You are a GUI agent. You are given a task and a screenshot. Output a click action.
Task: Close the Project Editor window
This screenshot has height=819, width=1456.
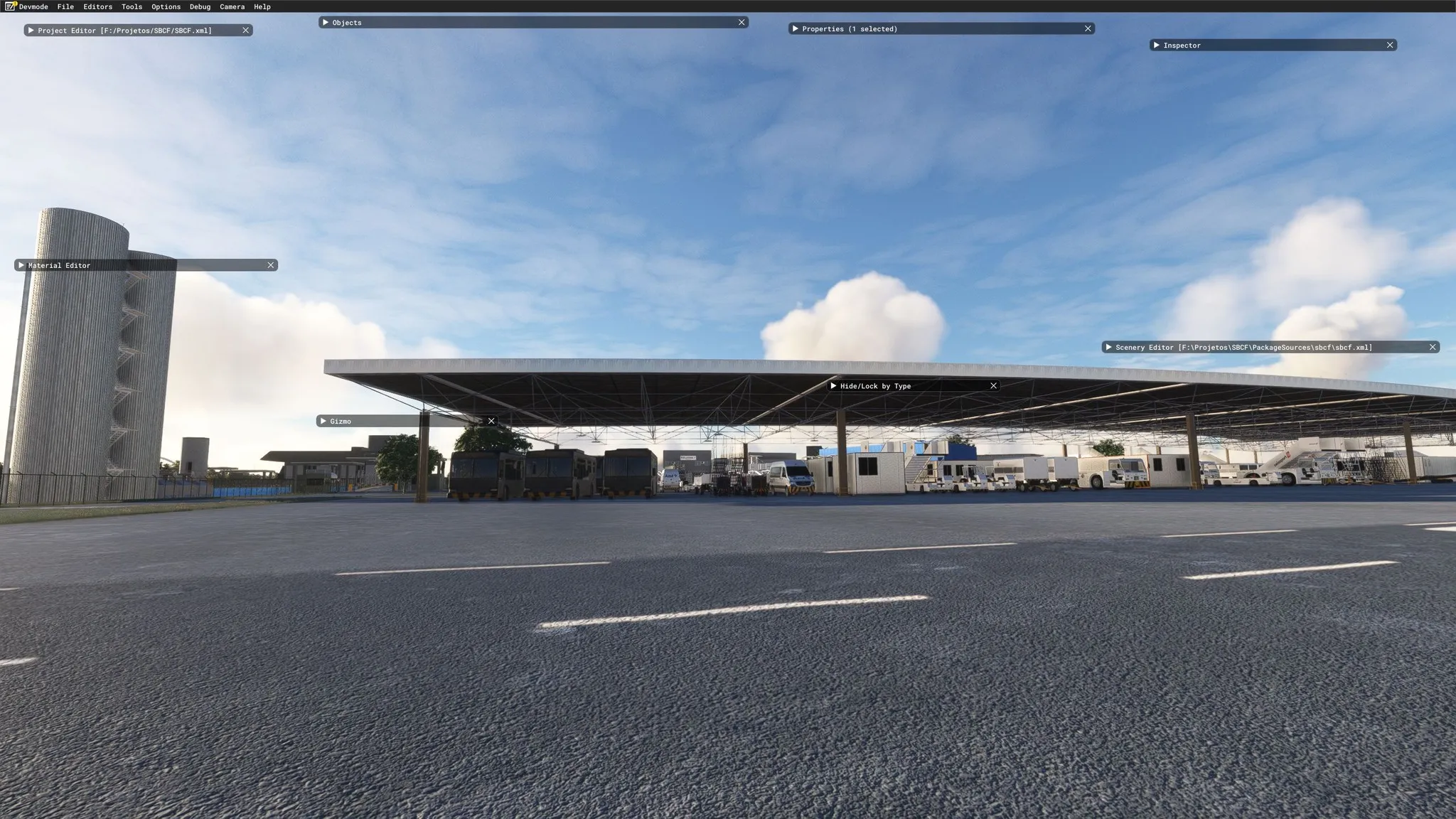point(246,31)
